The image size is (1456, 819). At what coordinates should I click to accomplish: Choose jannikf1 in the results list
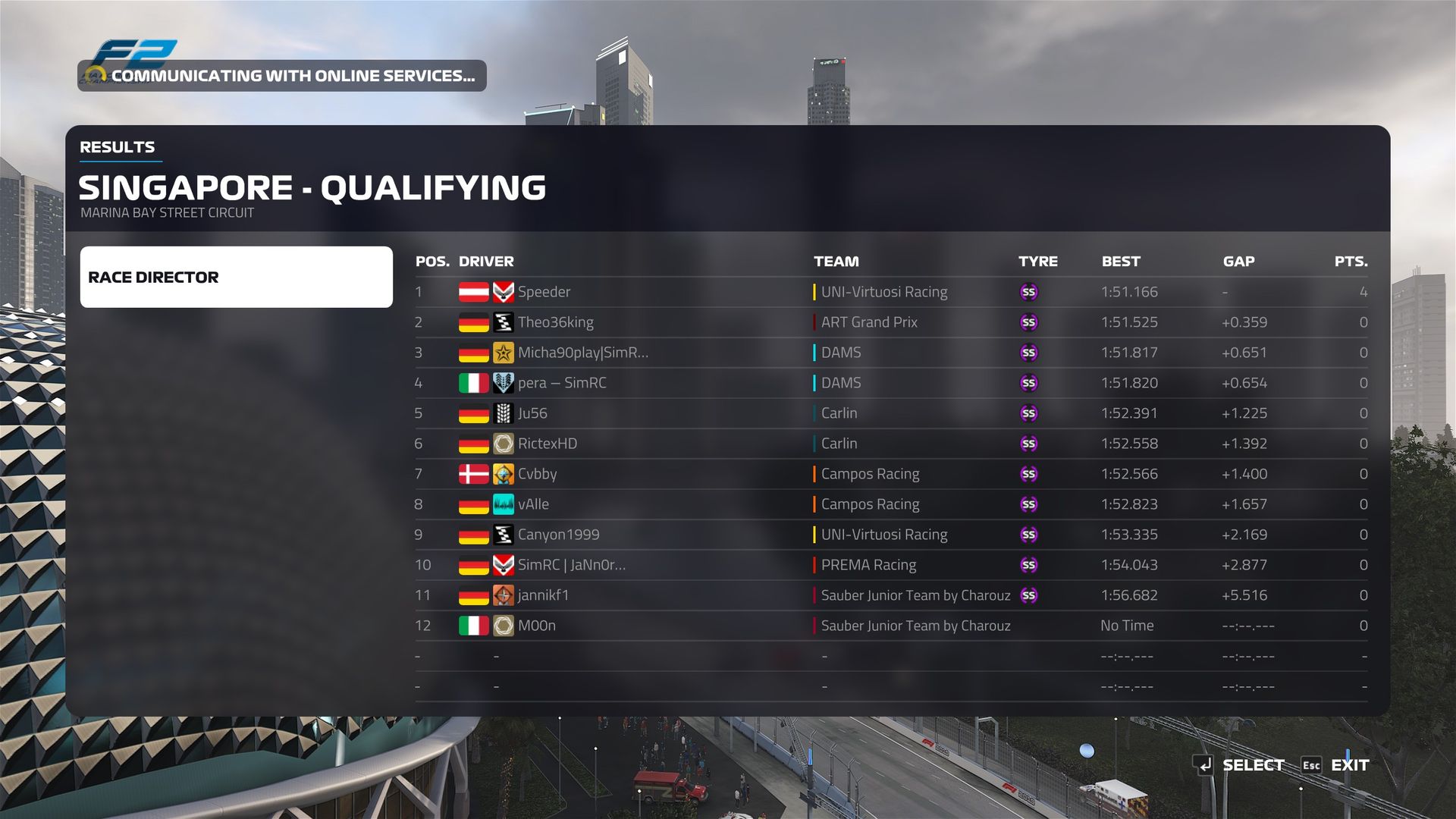543,595
